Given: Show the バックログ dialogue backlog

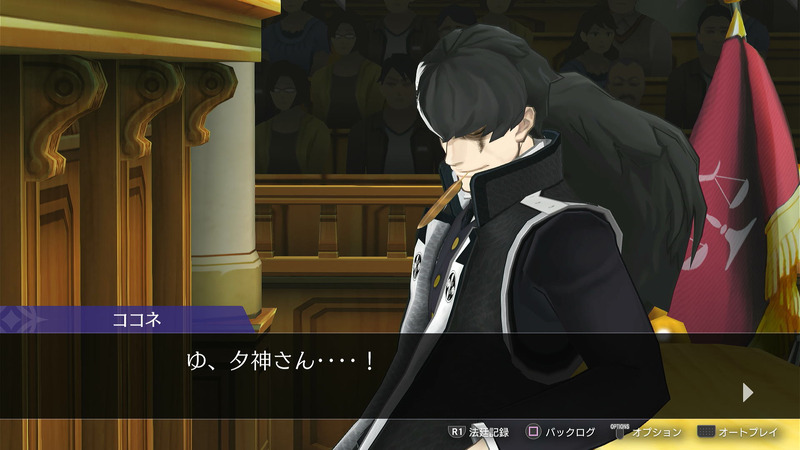Looking at the screenshot, I should tap(561, 432).
